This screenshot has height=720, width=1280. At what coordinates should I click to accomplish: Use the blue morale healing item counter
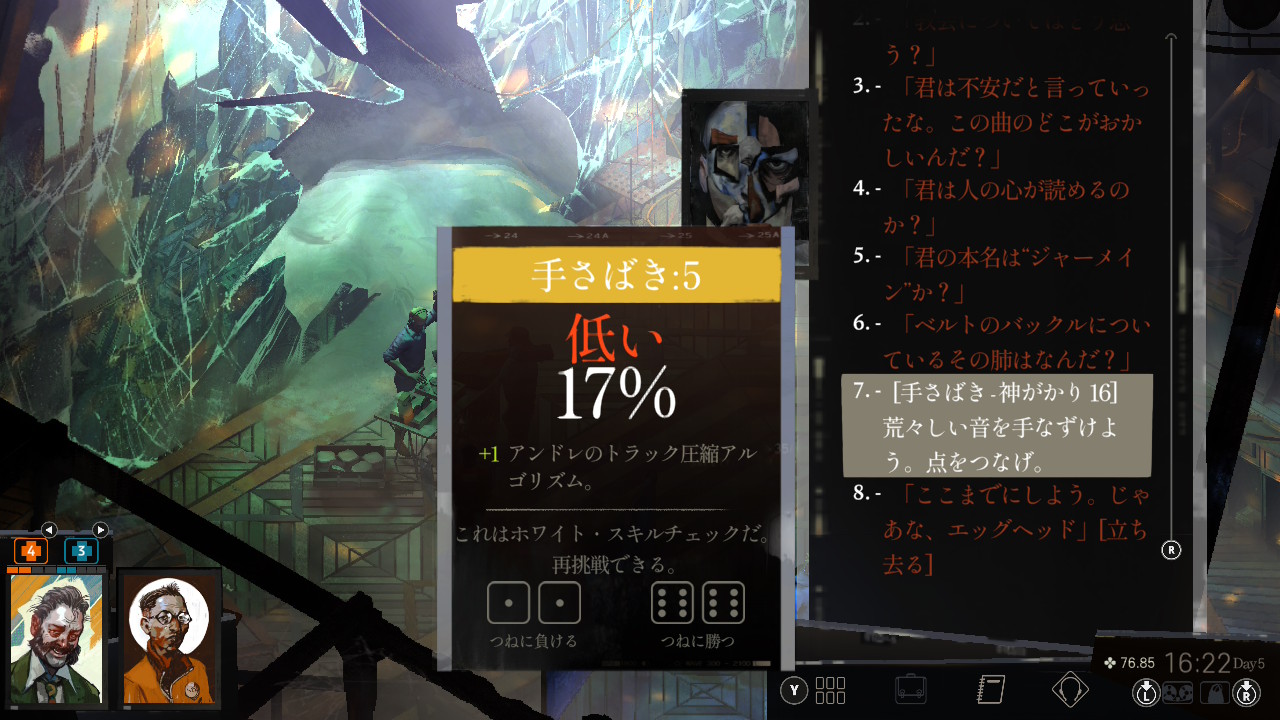[81, 551]
